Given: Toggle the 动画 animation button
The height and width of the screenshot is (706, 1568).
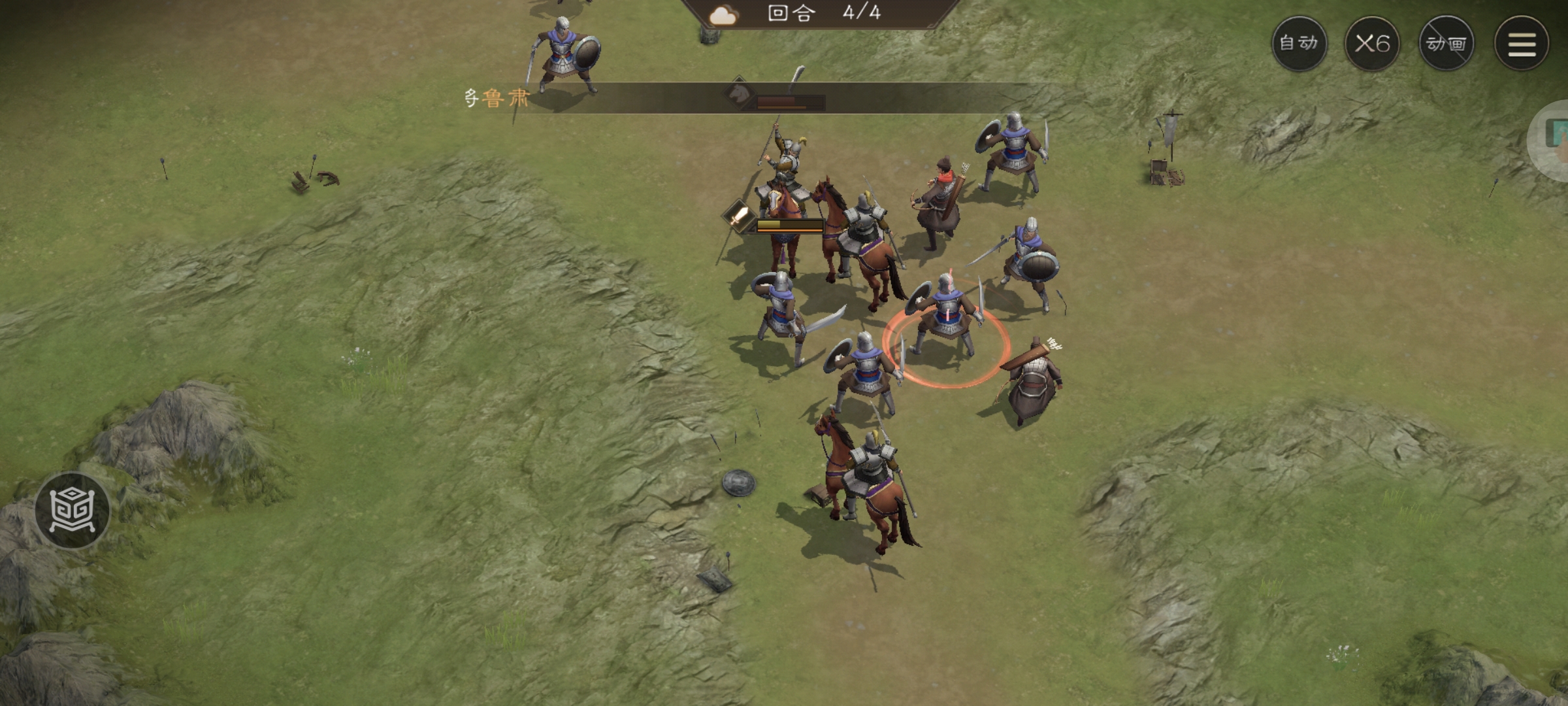Looking at the screenshot, I should (x=1446, y=44).
